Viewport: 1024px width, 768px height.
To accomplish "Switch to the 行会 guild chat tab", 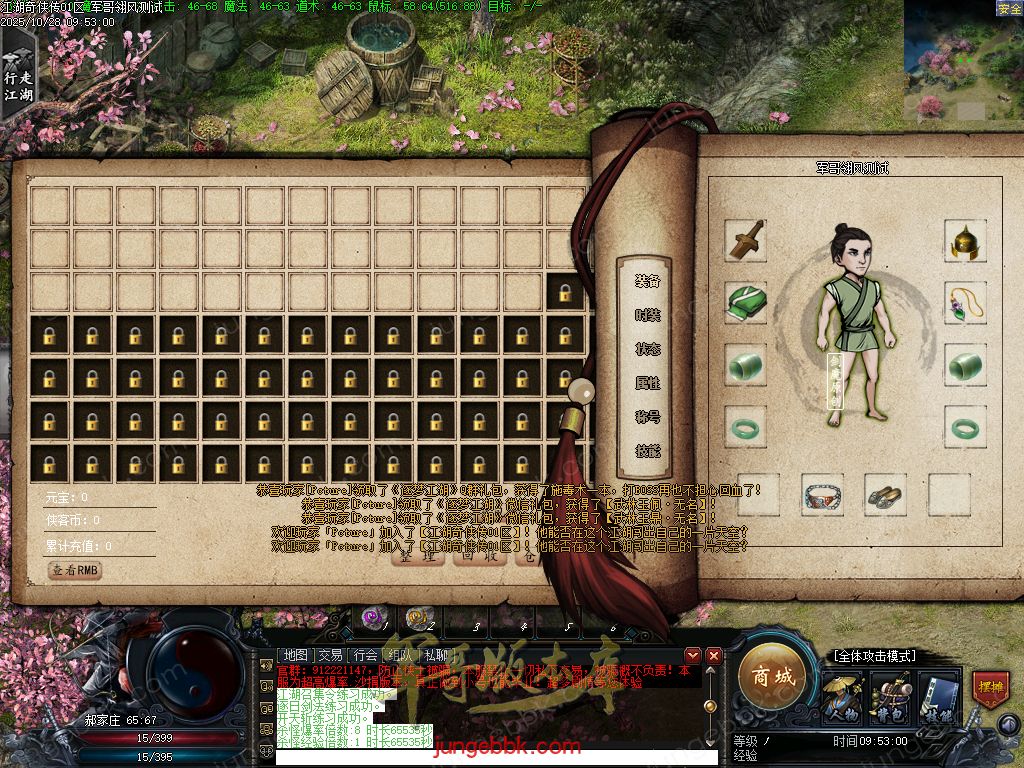I will pyautogui.click(x=364, y=655).
